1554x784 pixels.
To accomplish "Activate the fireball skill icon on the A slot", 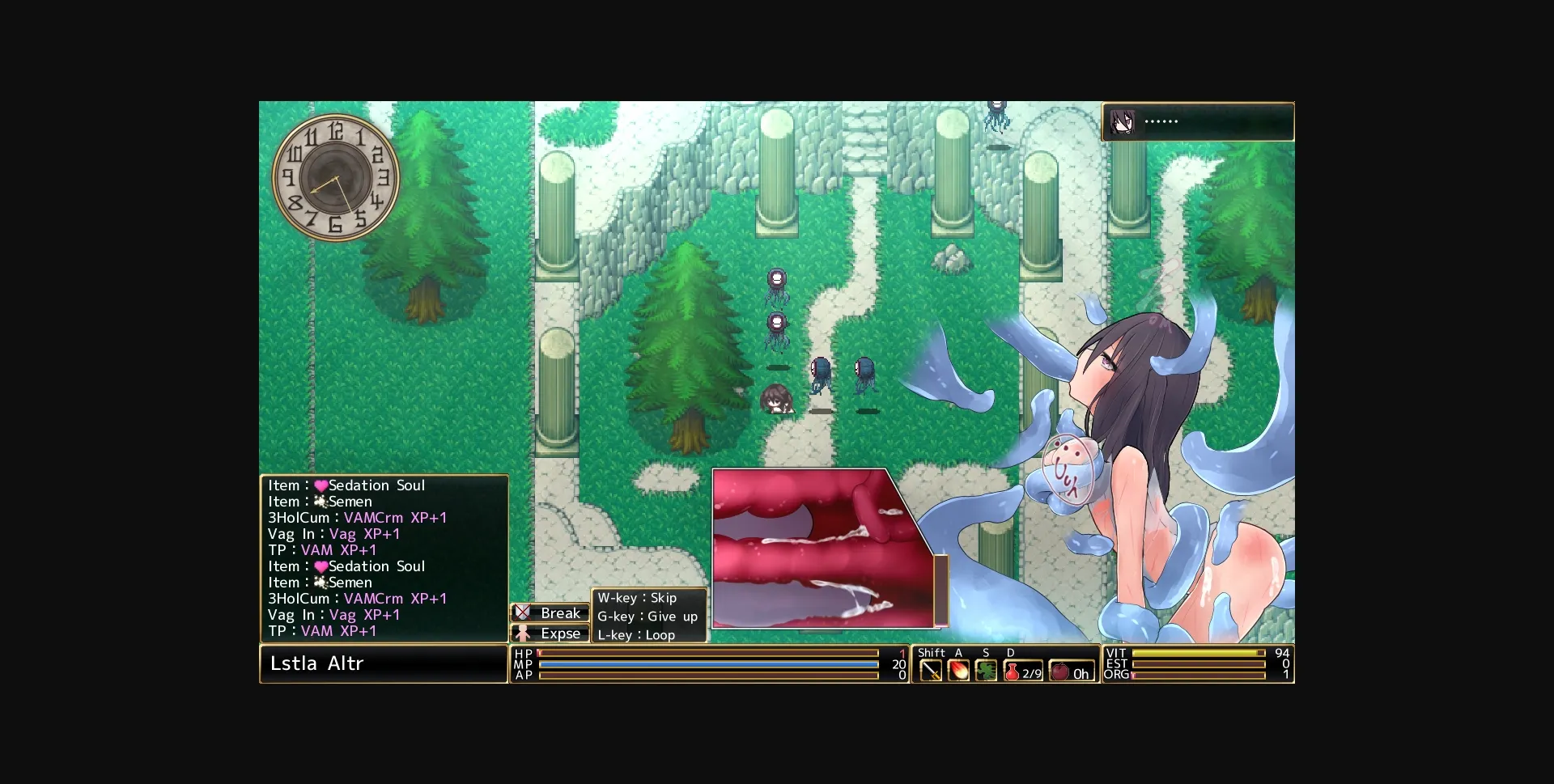I will [959, 670].
